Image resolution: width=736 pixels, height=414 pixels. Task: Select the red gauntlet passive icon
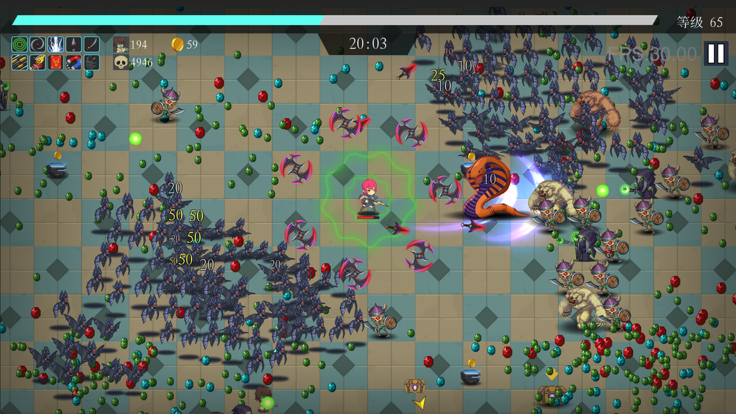click(x=37, y=63)
